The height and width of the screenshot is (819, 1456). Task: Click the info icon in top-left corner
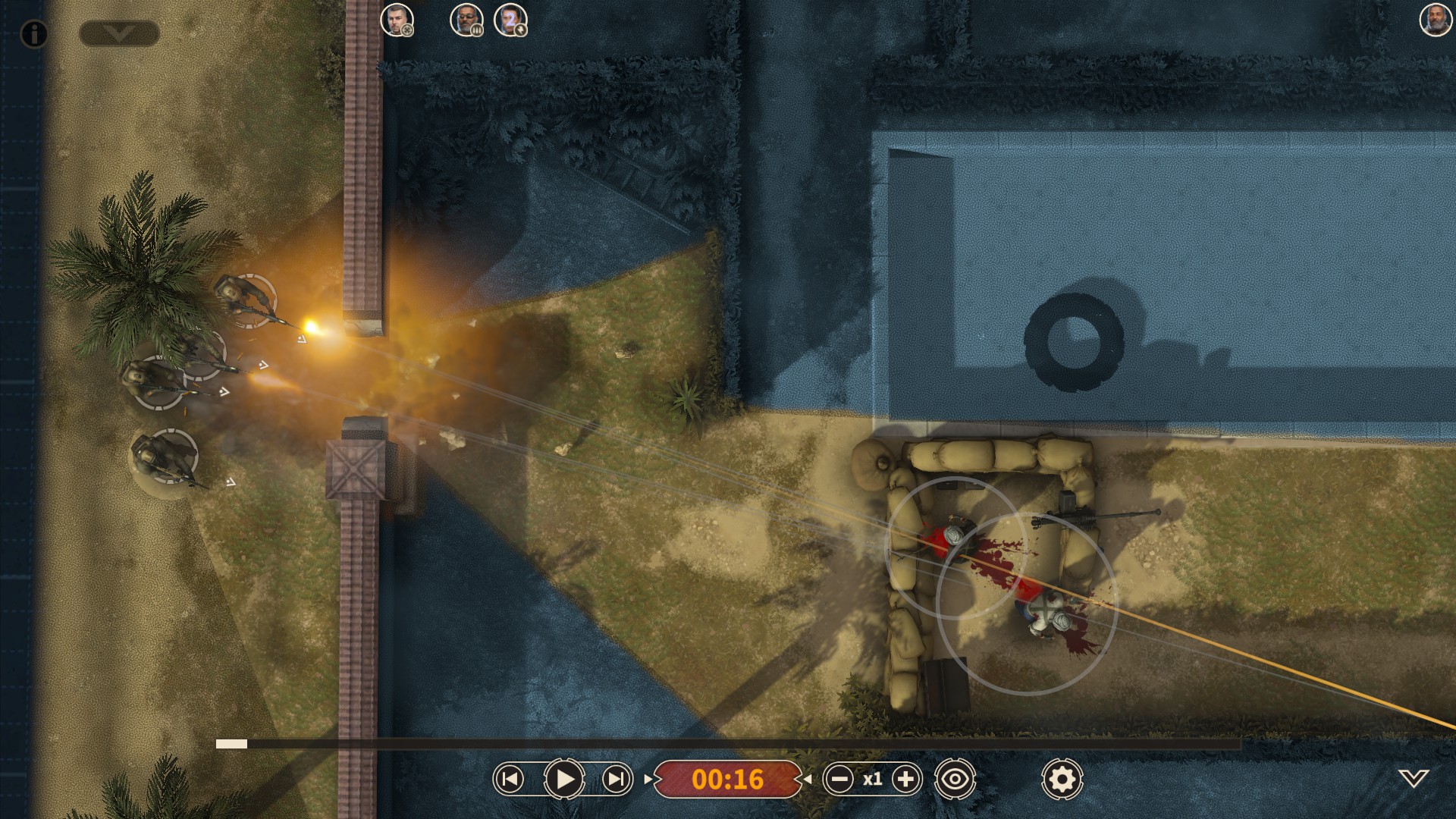point(33,33)
